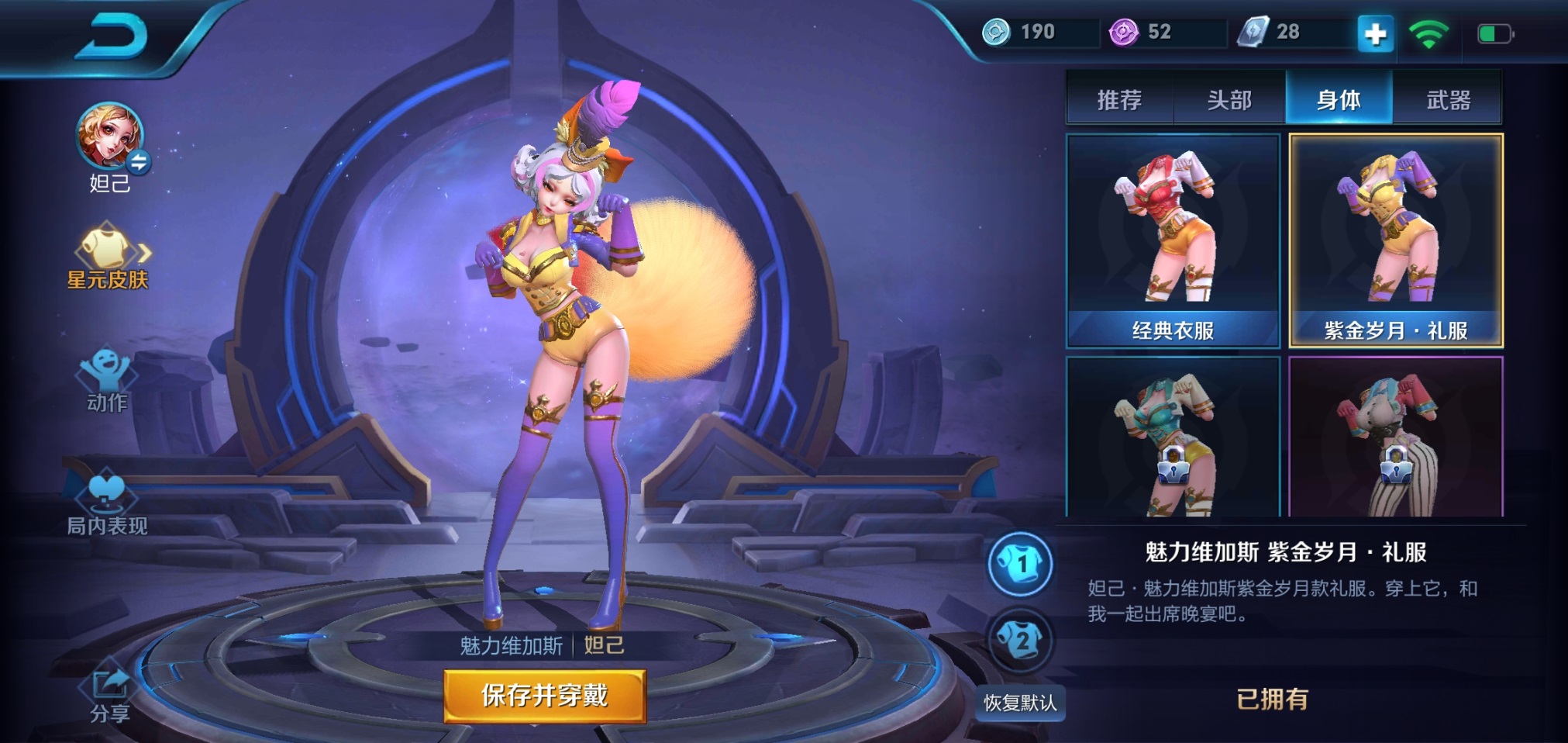Open the 武器 tab
This screenshot has width=1568, height=743.
pyautogui.click(x=1448, y=99)
